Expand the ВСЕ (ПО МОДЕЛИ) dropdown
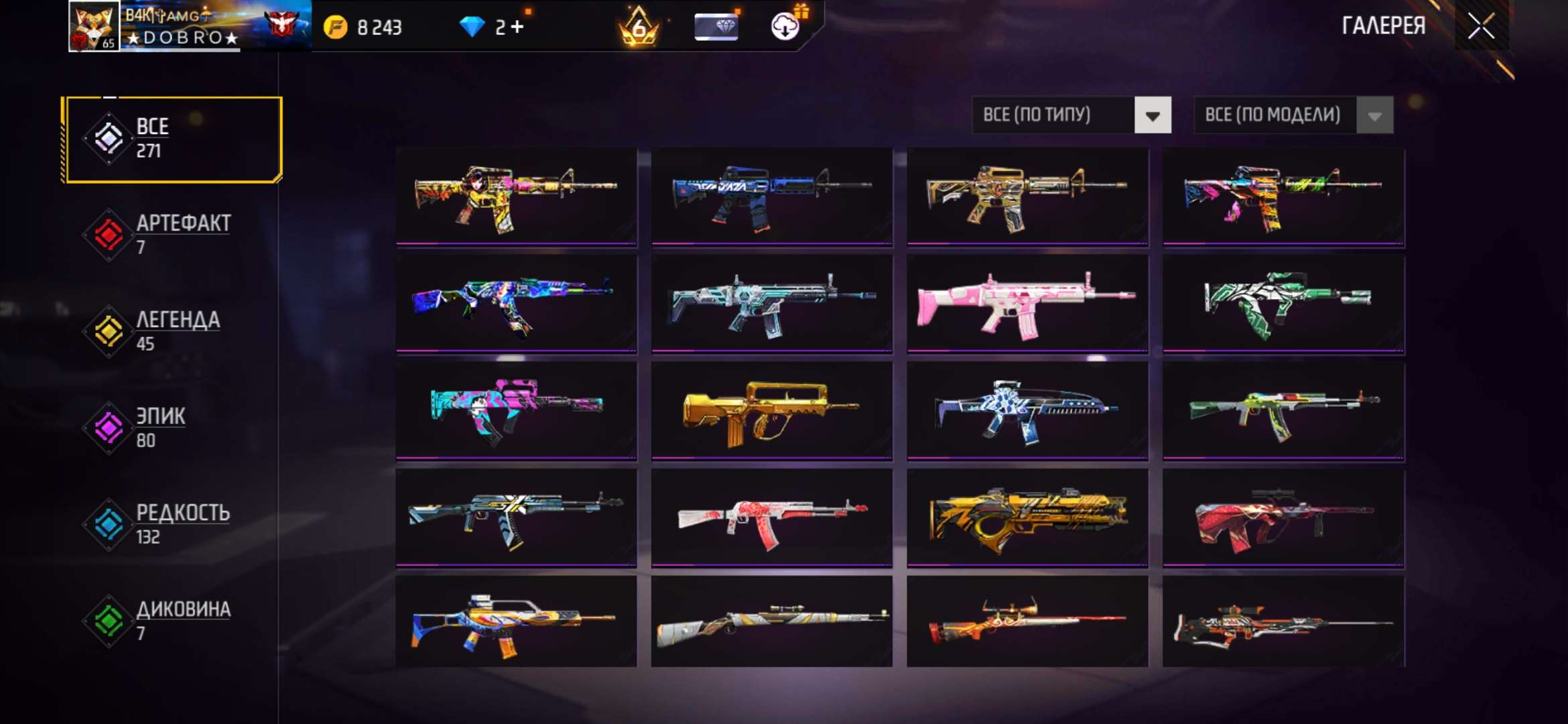Screen dimensions: 1568x724 click(x=1293, y=115)
